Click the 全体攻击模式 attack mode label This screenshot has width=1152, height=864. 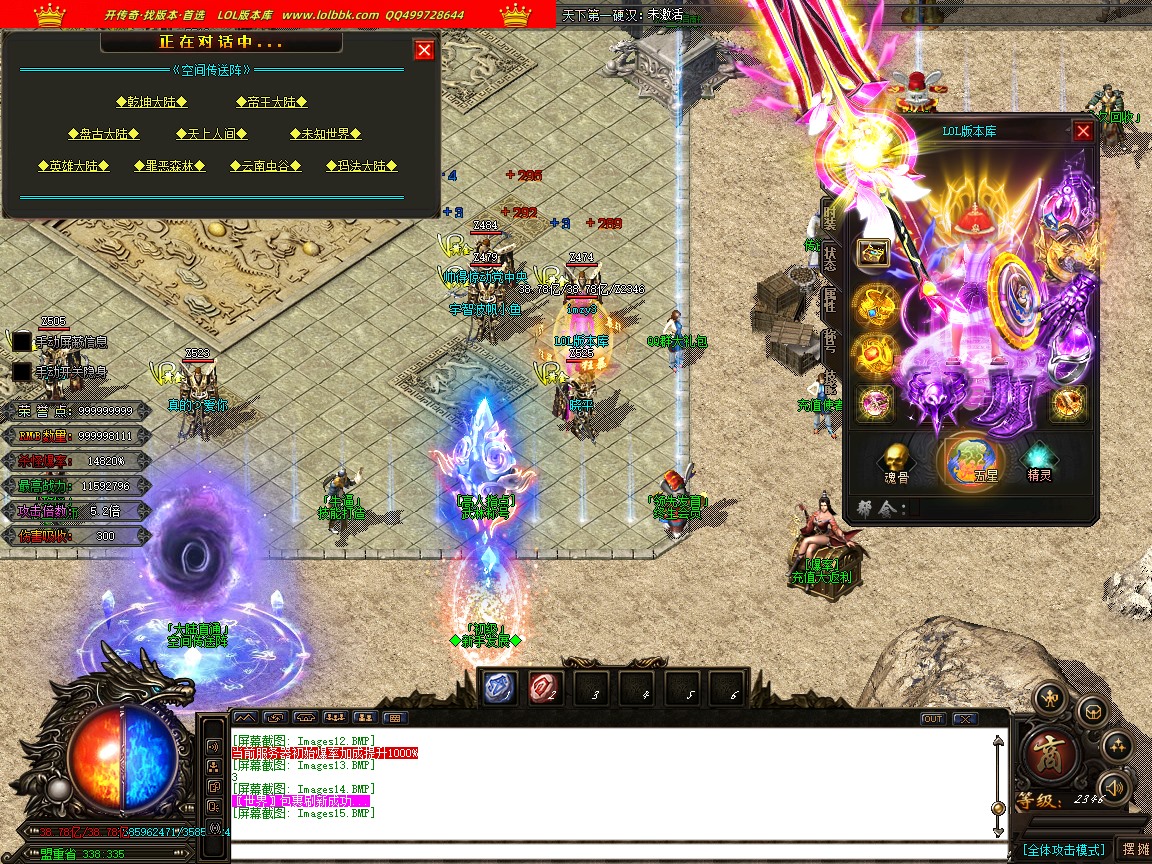1064,849
